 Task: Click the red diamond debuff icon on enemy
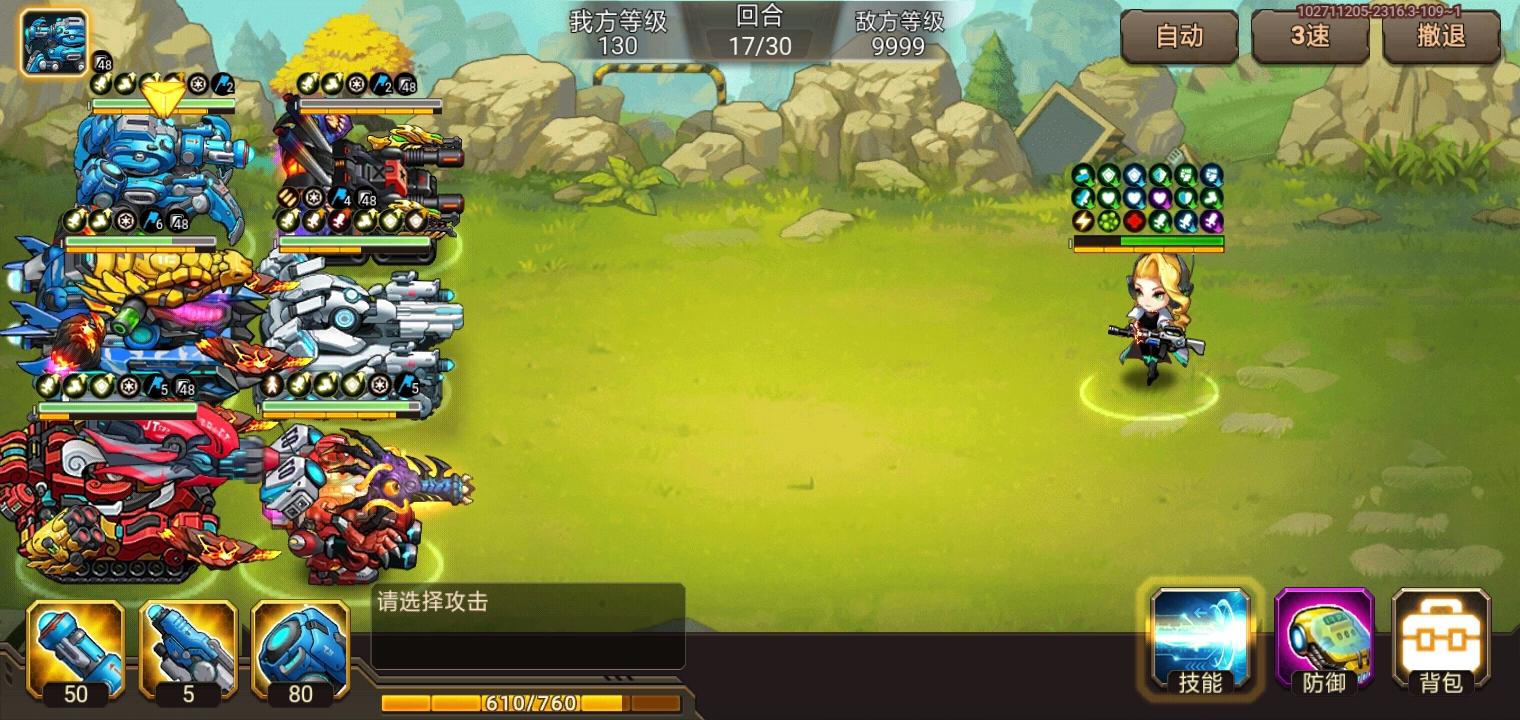(x=1135, y=222)
